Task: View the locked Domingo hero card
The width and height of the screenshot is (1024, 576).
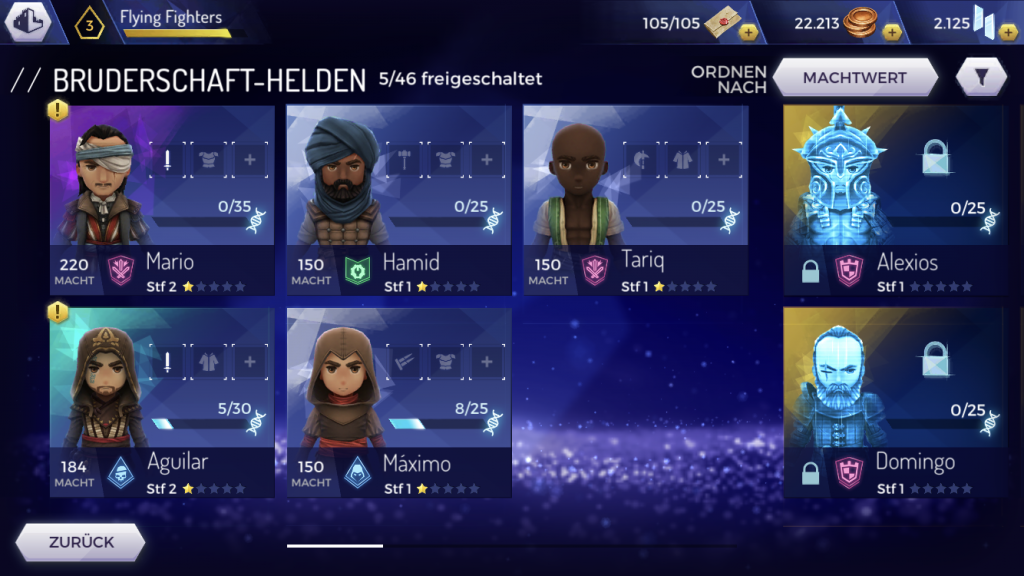Action: point(893,402)
